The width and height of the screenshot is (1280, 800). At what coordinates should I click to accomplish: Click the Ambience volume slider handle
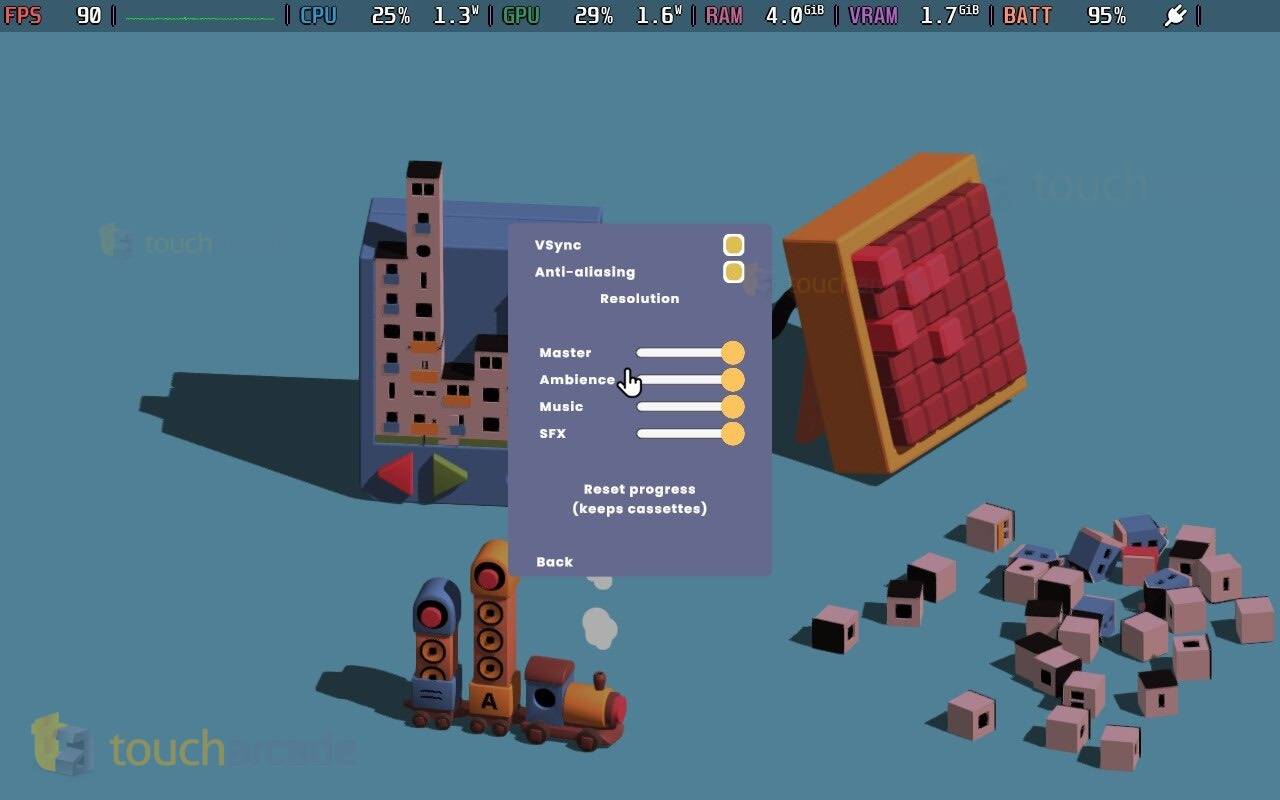coord(732,380)
